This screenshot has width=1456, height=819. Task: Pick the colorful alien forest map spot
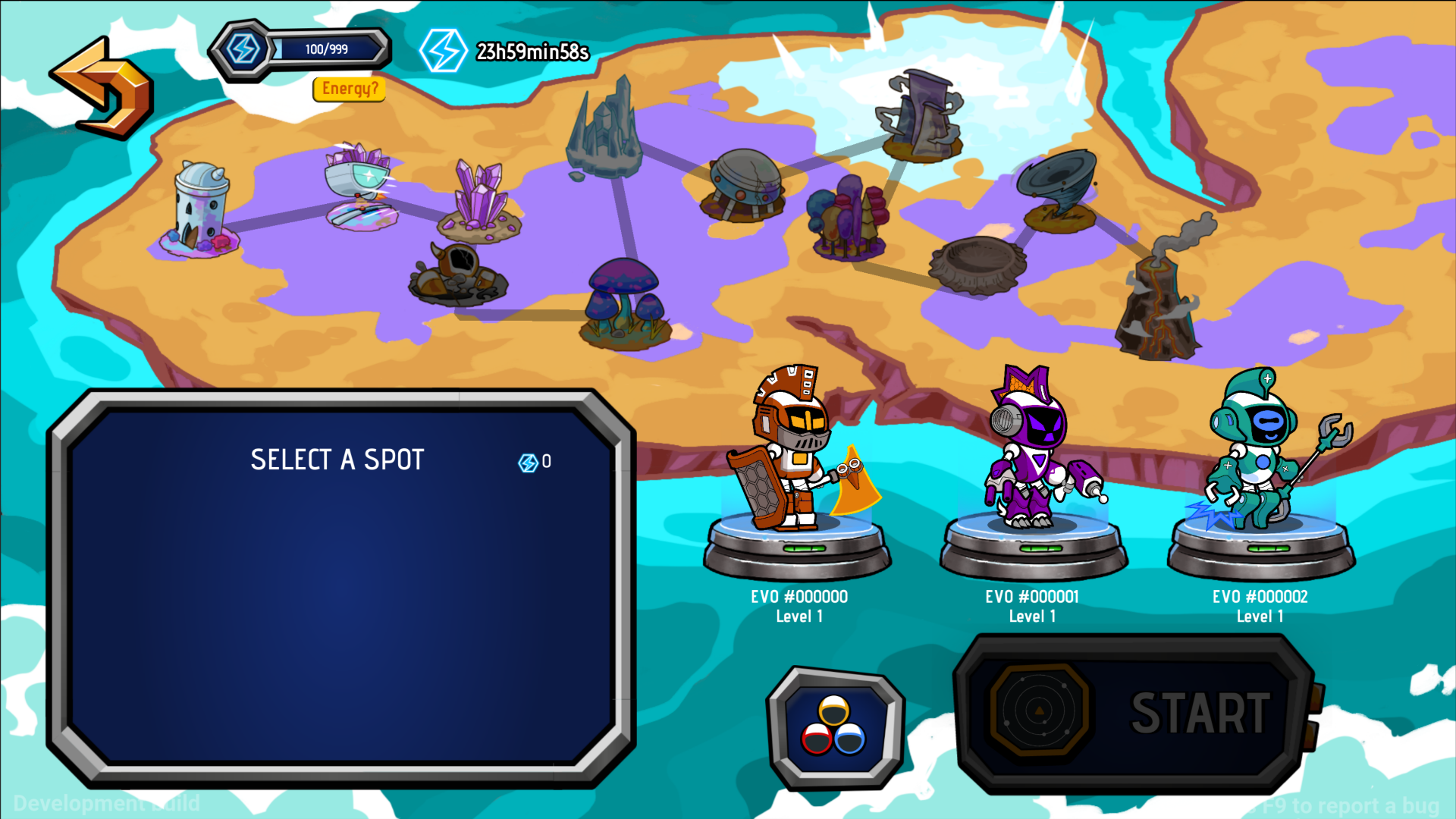point(847,218)
